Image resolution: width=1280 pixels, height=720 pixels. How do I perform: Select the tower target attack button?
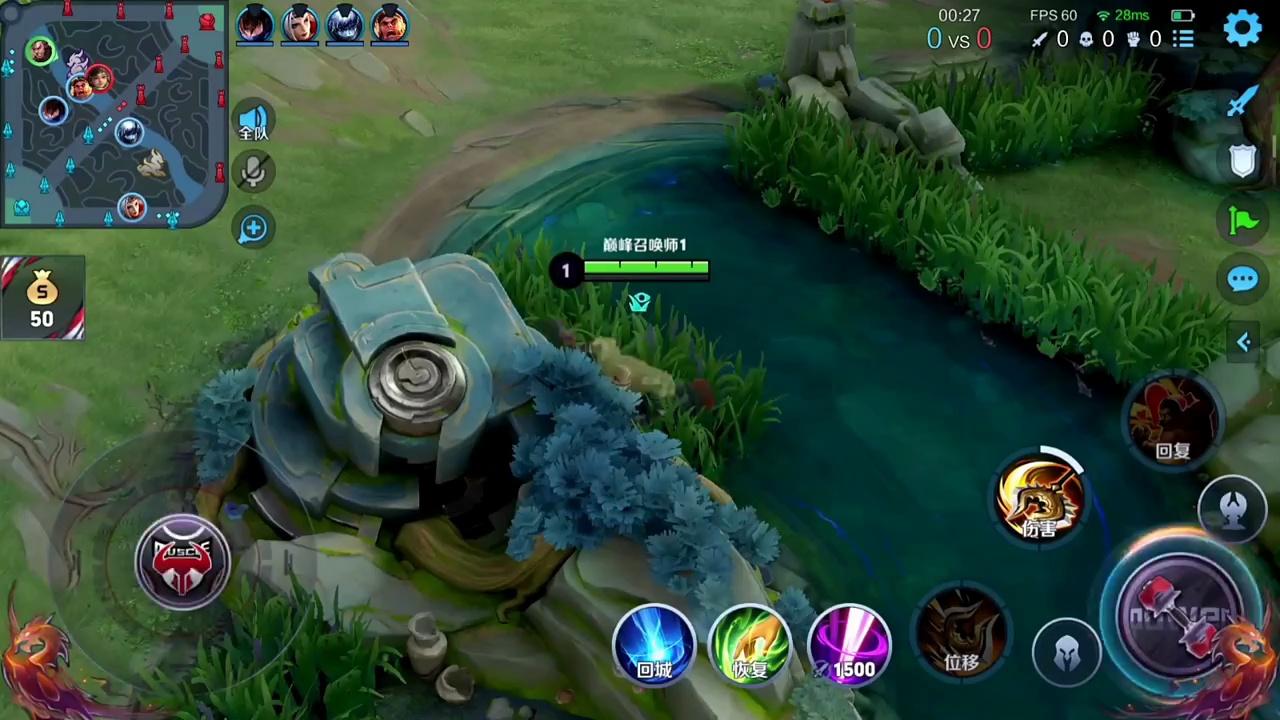1232,509
